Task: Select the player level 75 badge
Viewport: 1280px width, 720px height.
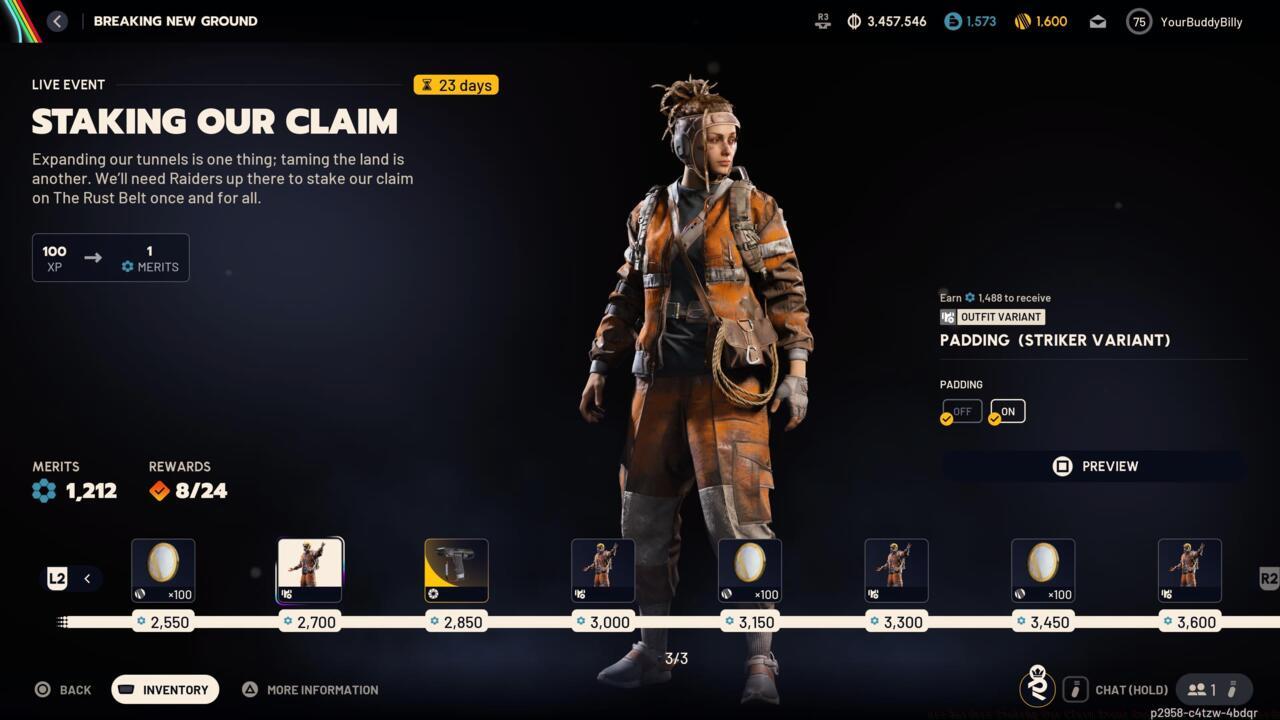Action: pyautogui.click(x=1138, y=20)
